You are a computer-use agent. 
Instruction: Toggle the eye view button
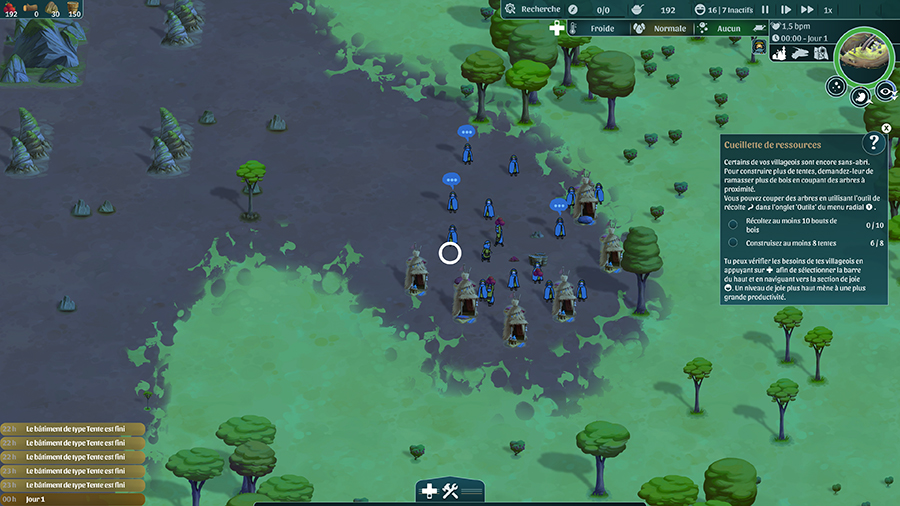885,91
